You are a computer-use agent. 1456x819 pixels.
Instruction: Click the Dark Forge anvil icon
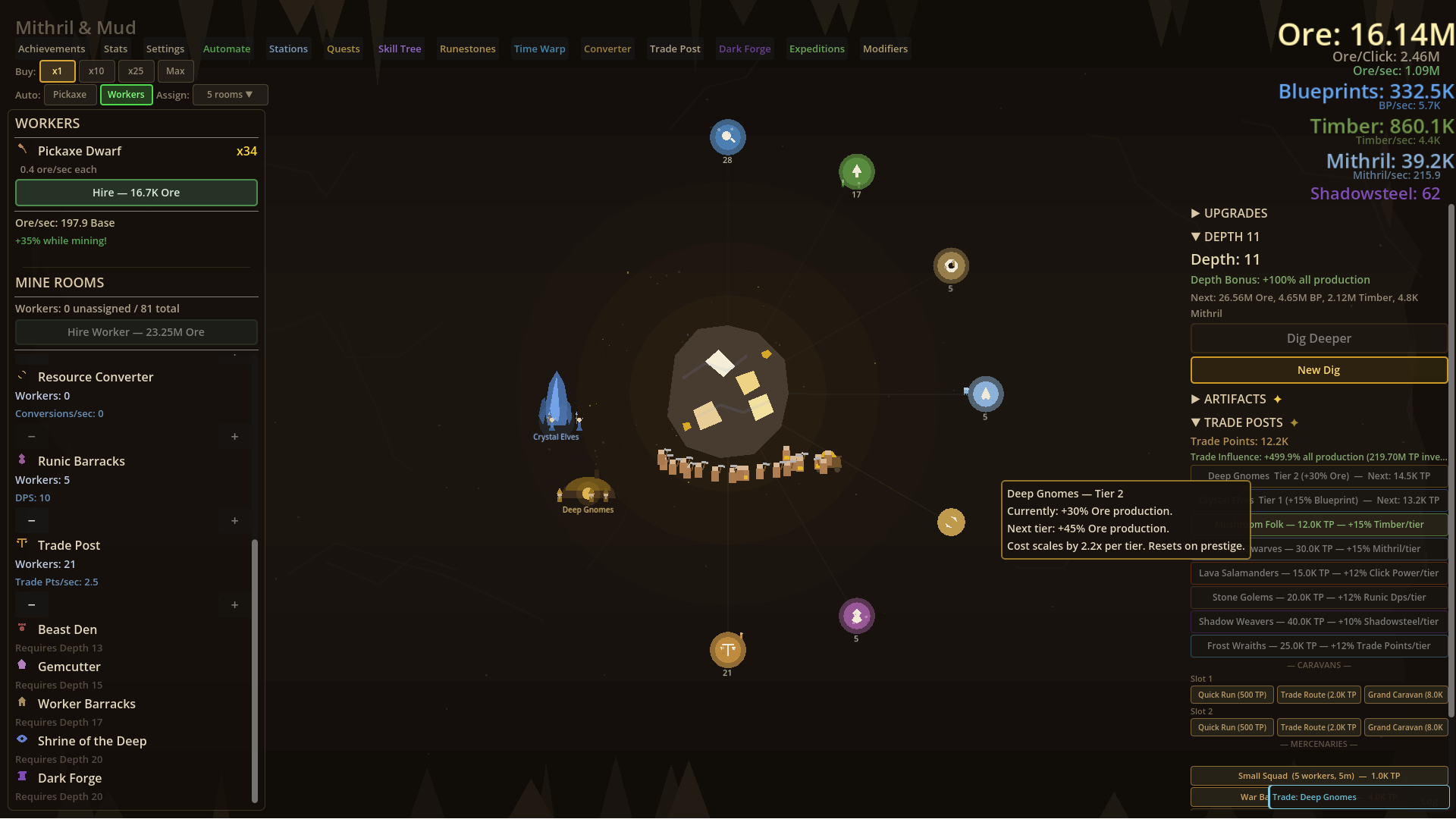(x=21, y=777)
